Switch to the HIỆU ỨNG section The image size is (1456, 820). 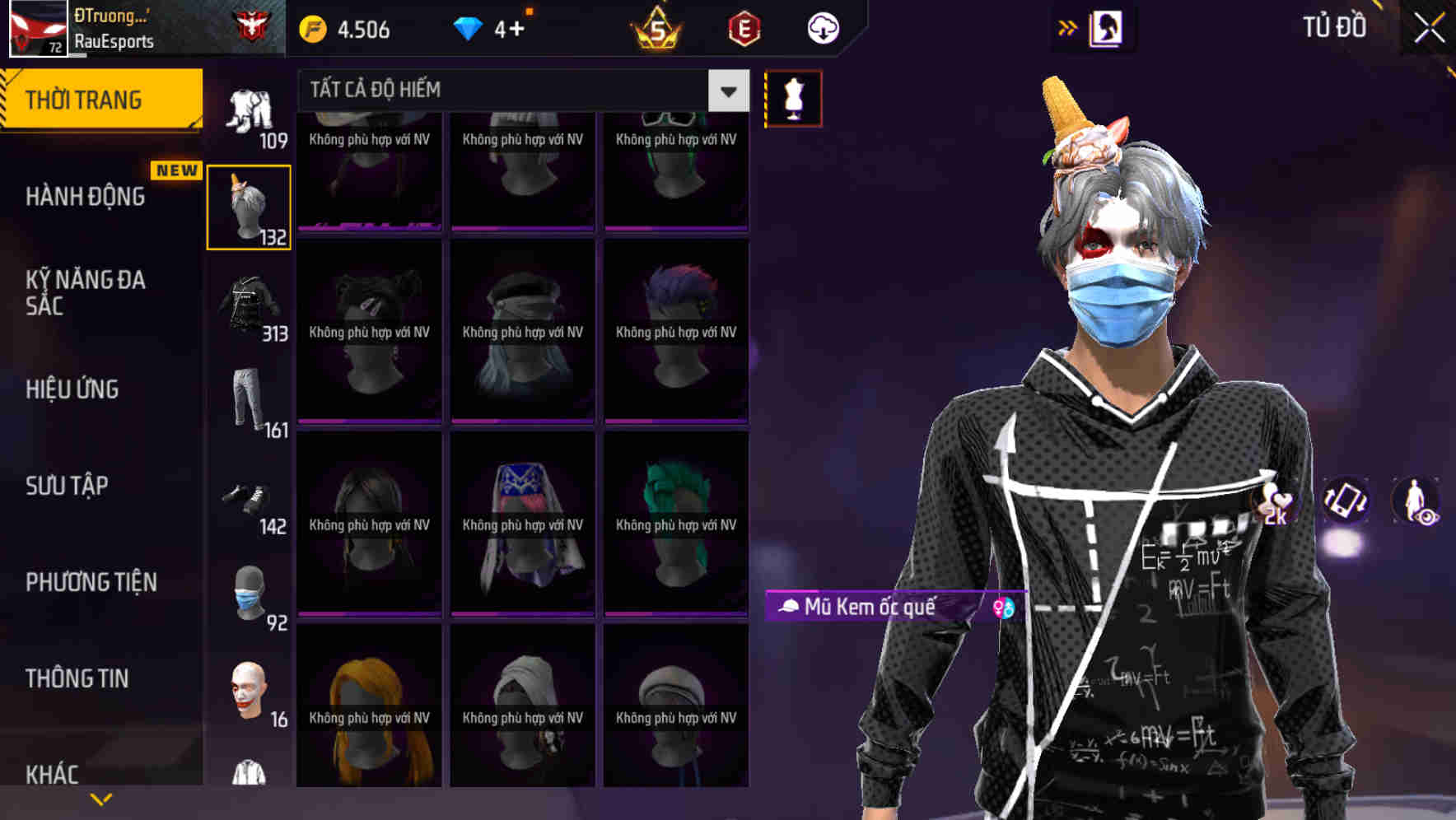(x=71, y=389)
